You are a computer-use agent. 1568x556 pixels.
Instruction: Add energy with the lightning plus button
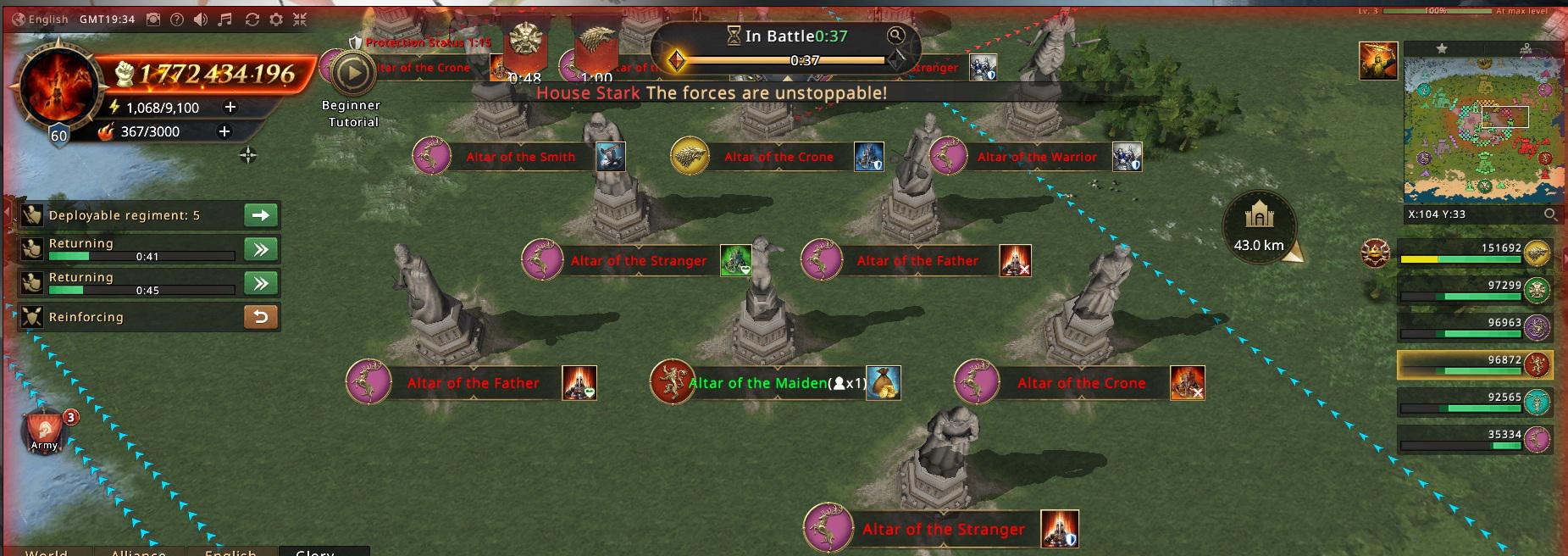click(230, 108)
